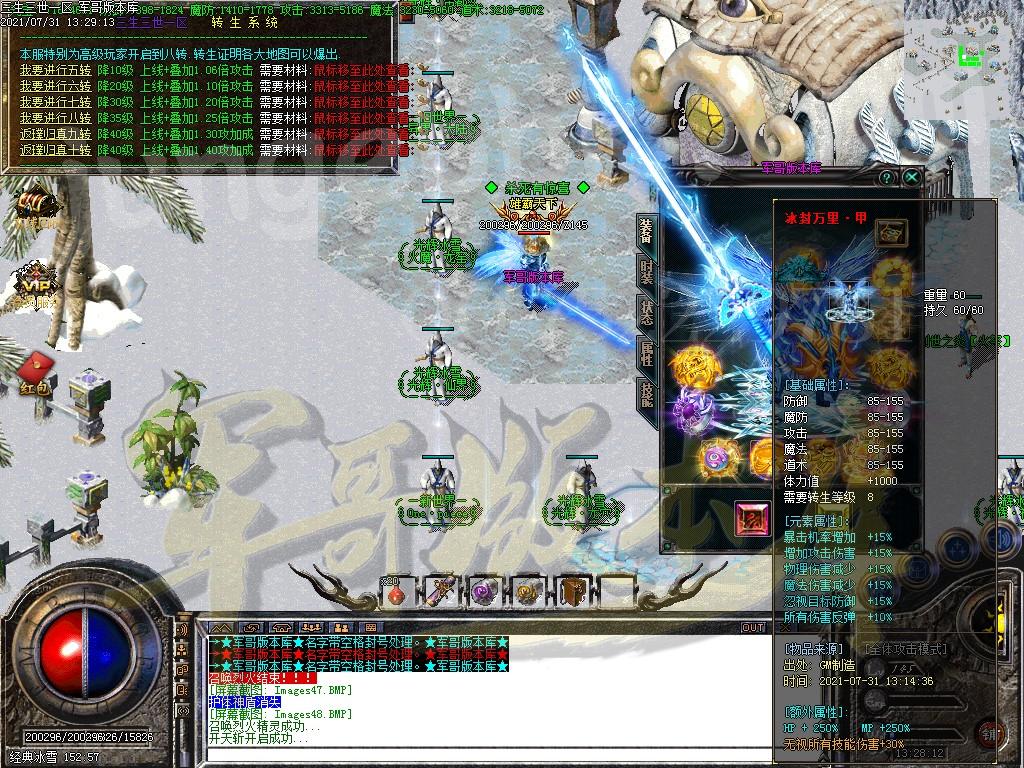This screenshot has height=768, width=1024.
Task: Click the help question mark button
Action: point(886,177)
